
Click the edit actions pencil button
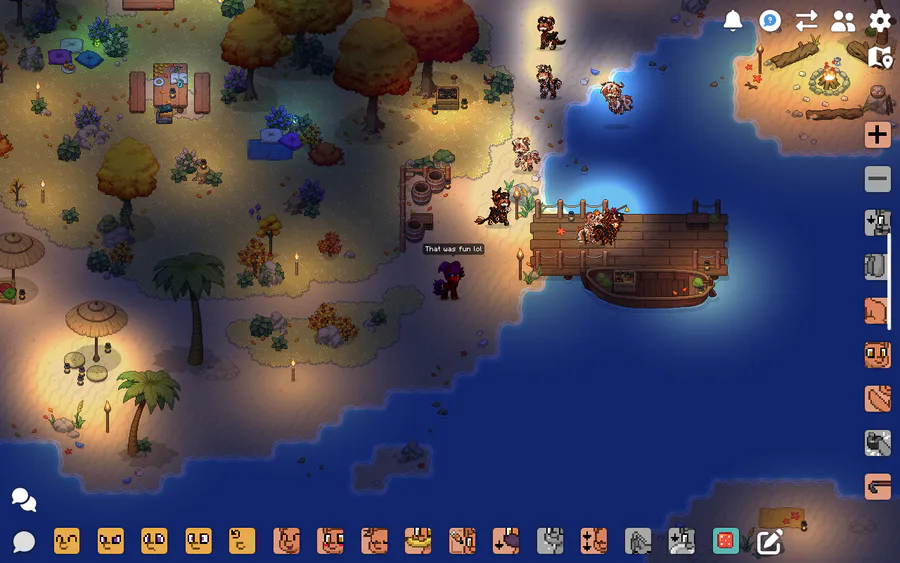point(769,541)
